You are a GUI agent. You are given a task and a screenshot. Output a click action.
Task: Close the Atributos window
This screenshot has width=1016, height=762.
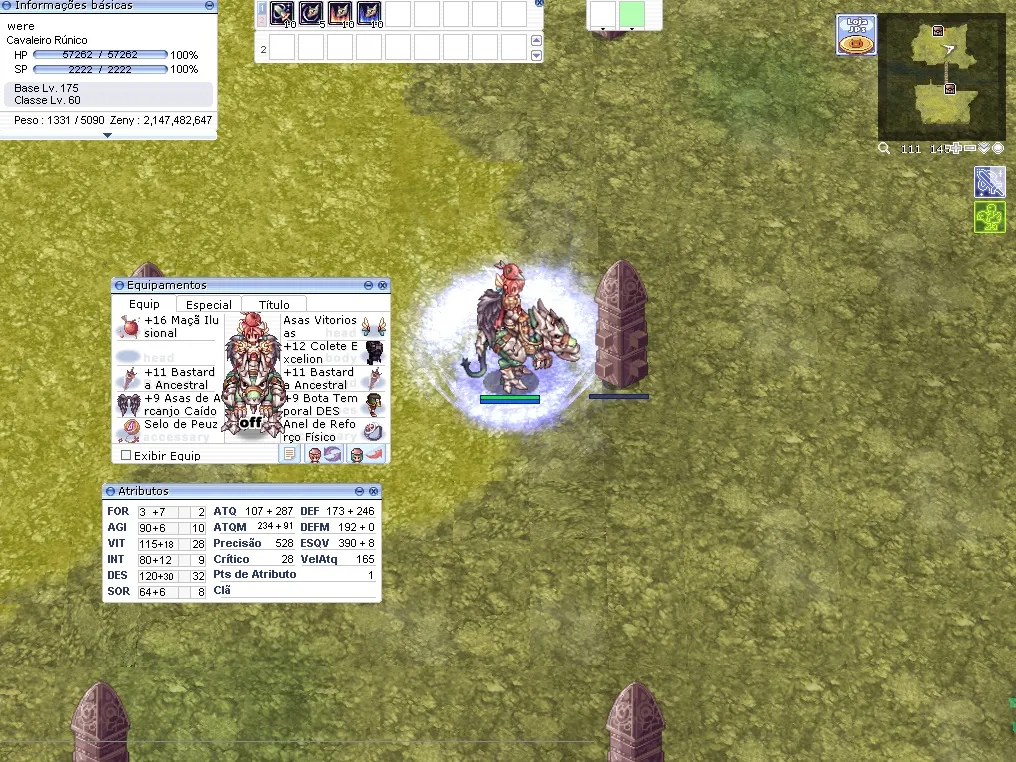click(x=374, y=492)
